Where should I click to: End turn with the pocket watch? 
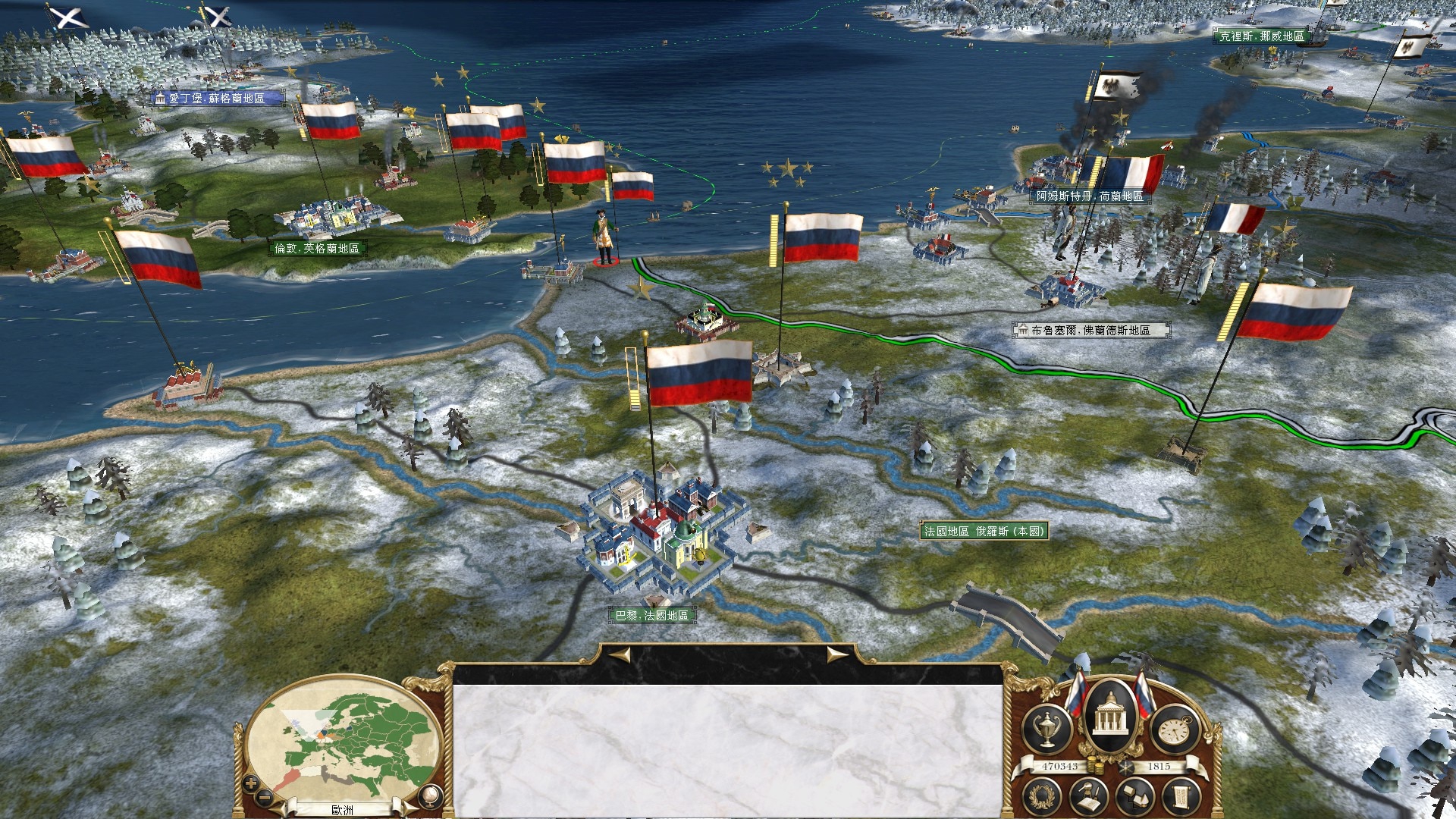coord(1175,728)
